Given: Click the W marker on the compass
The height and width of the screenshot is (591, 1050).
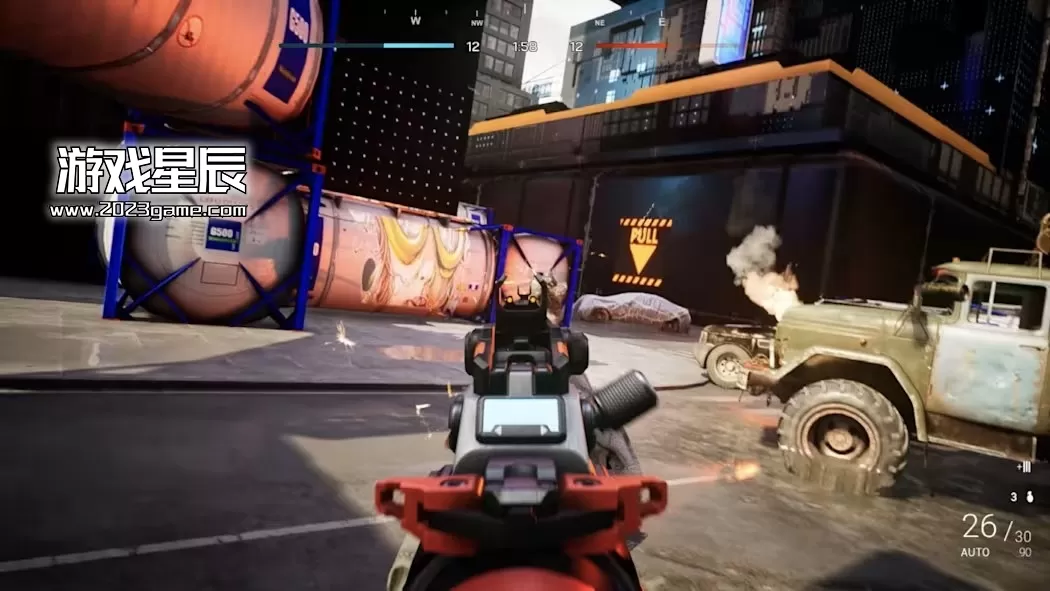Looking at the screenshot, I should [416, 20].
